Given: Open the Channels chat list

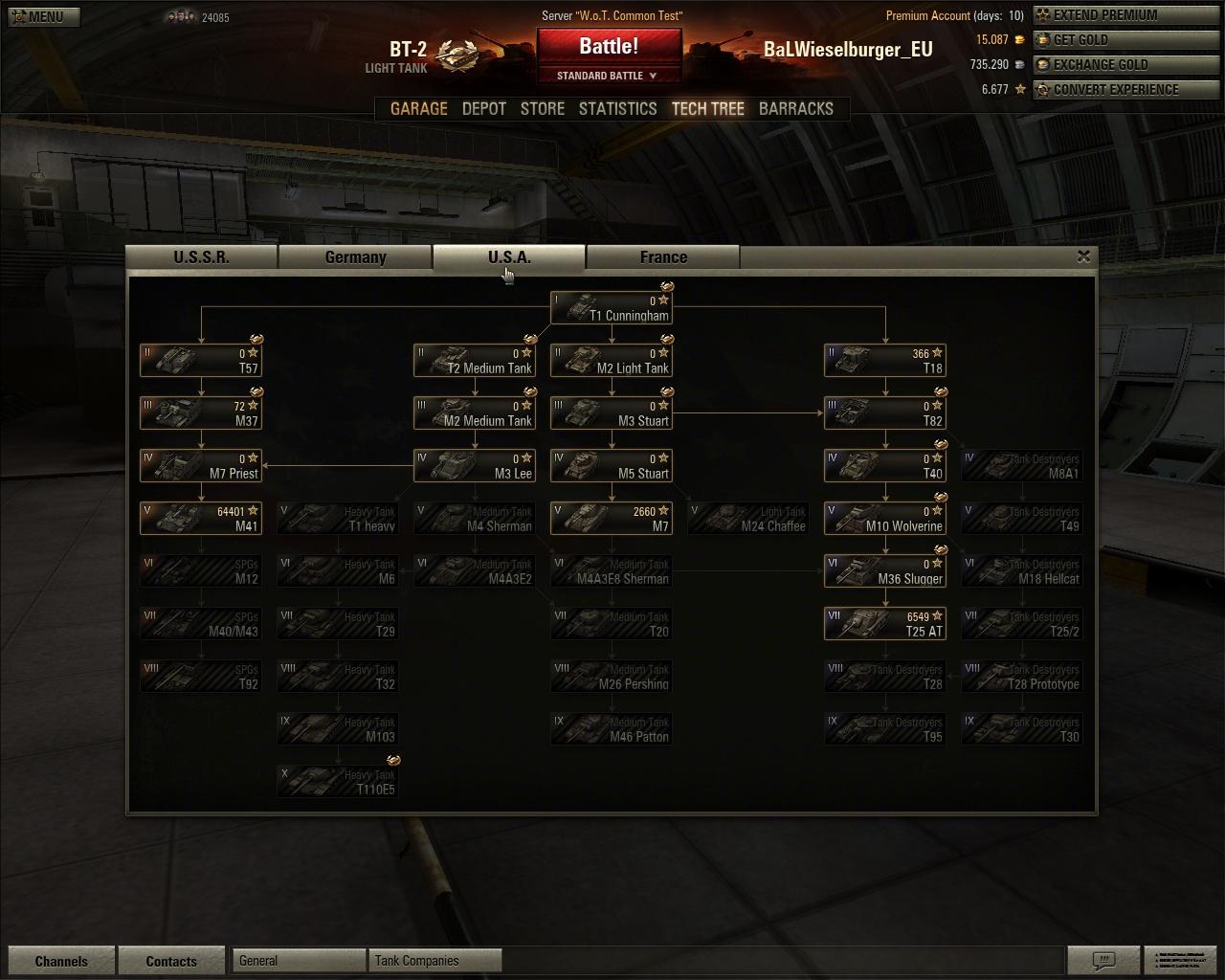Looking at the screenshot, I should click(x=61, y=961).
